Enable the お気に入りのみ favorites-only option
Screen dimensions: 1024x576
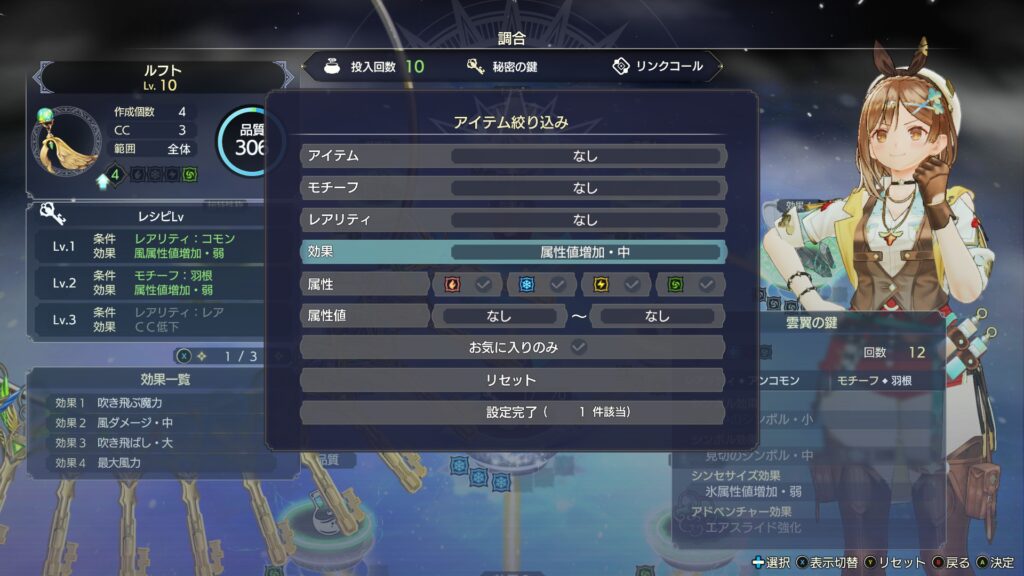click(x=512, y=348)
